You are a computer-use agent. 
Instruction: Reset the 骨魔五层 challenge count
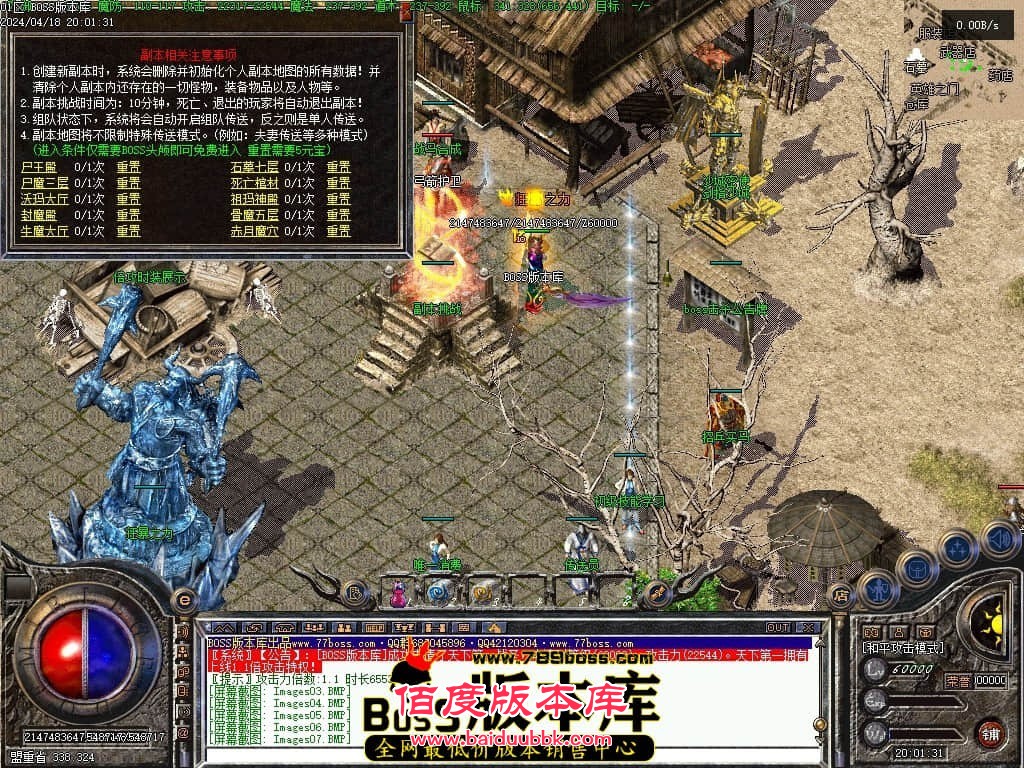[x=338, y=215]
